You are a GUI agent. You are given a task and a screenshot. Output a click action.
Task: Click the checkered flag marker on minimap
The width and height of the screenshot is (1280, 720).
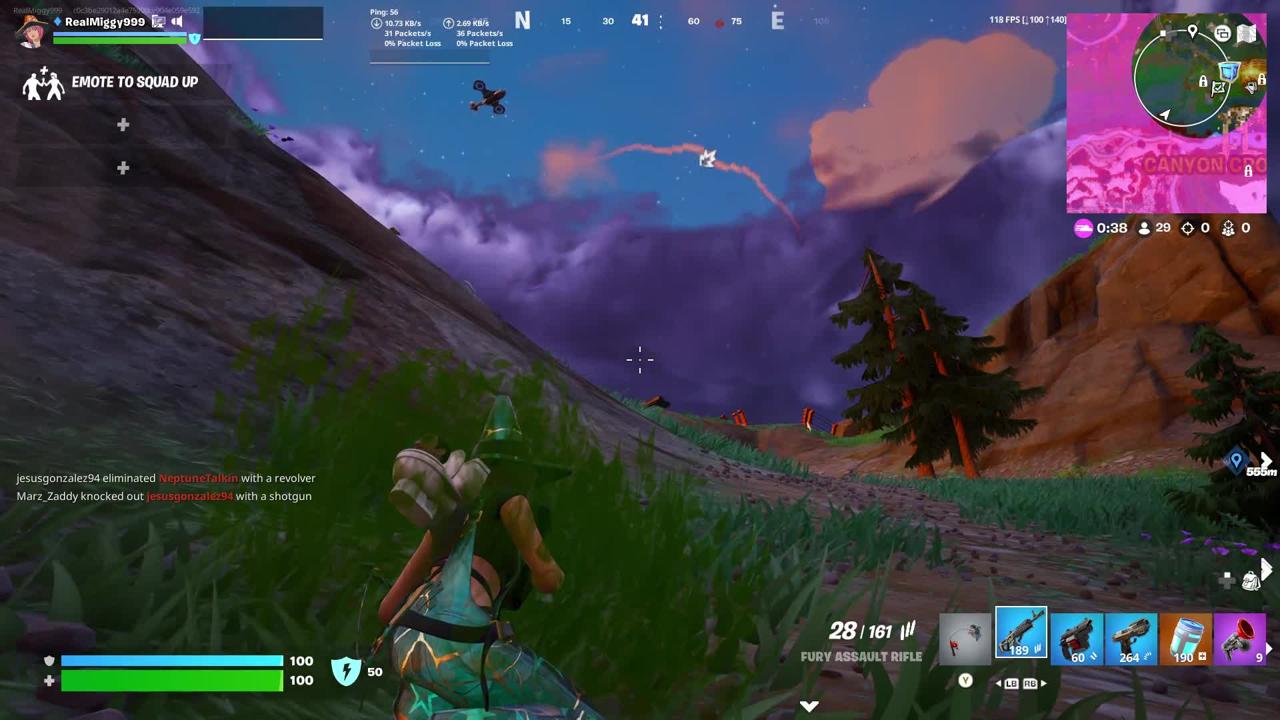point(1218,89)
